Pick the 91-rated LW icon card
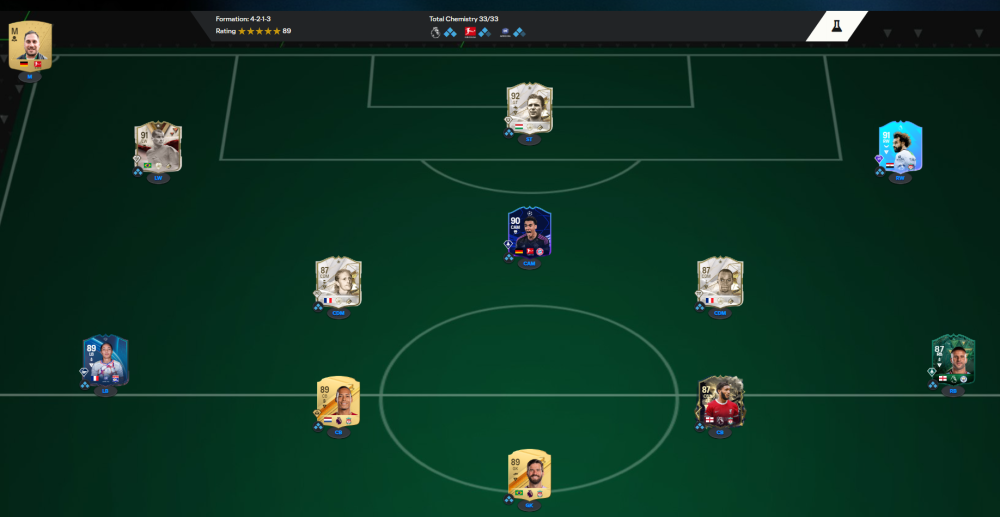The width and height of the screenshot is (1000, 517). click(158, 148)
